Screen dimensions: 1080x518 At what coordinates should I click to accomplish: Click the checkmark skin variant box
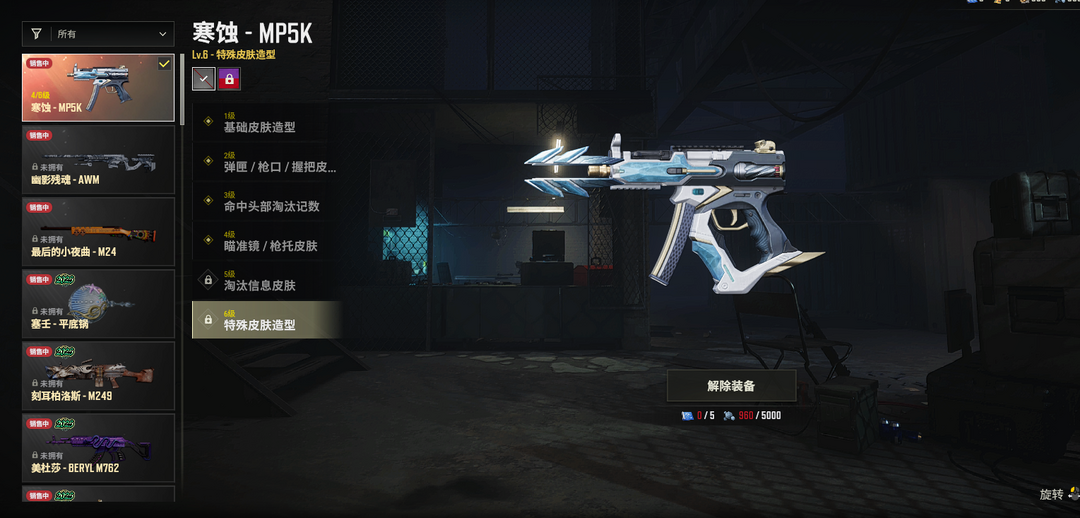coord(204,78)
